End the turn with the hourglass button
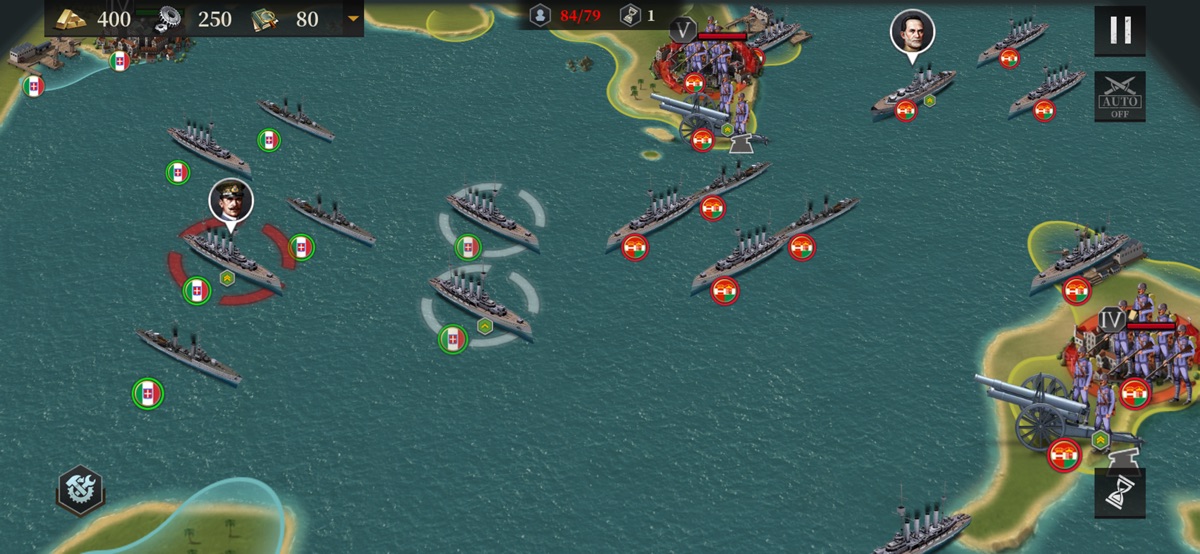Screen dimensions: 1200x554 1120,493
